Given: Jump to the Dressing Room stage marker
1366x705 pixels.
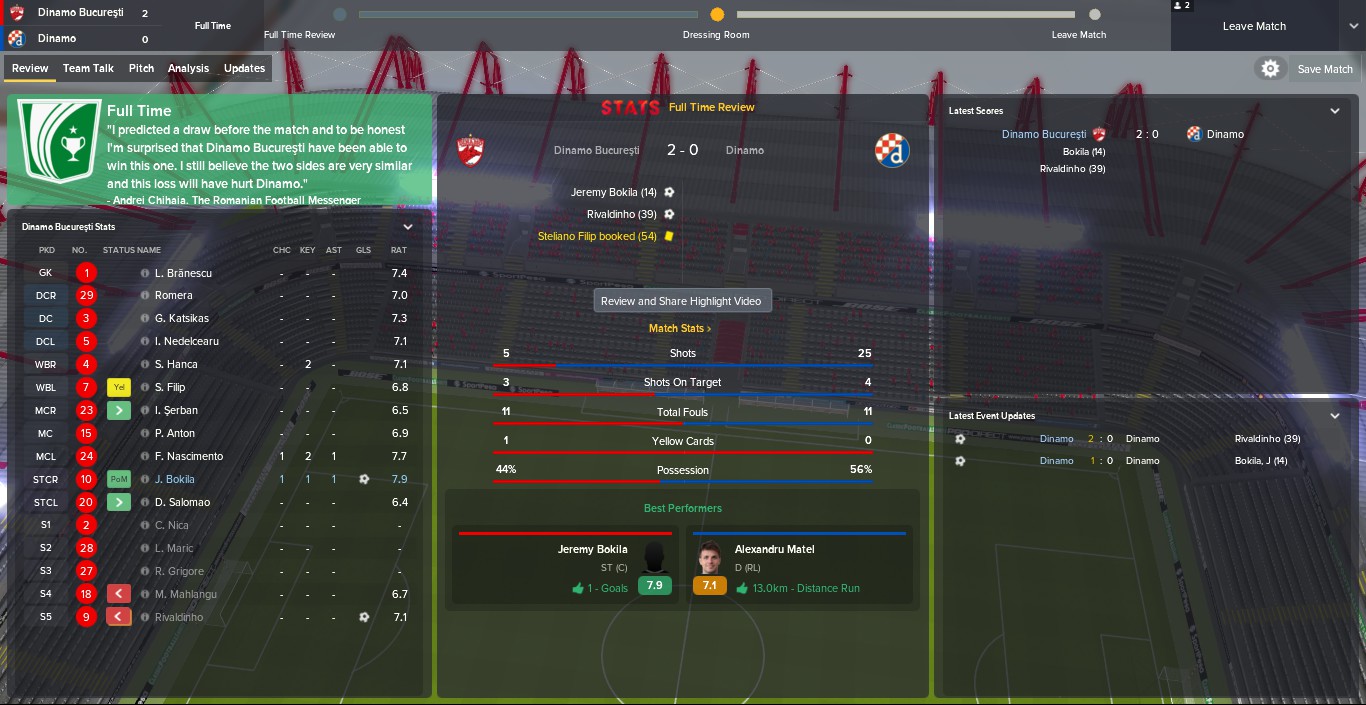Looking at the screenshot, I should pos(717,15).
